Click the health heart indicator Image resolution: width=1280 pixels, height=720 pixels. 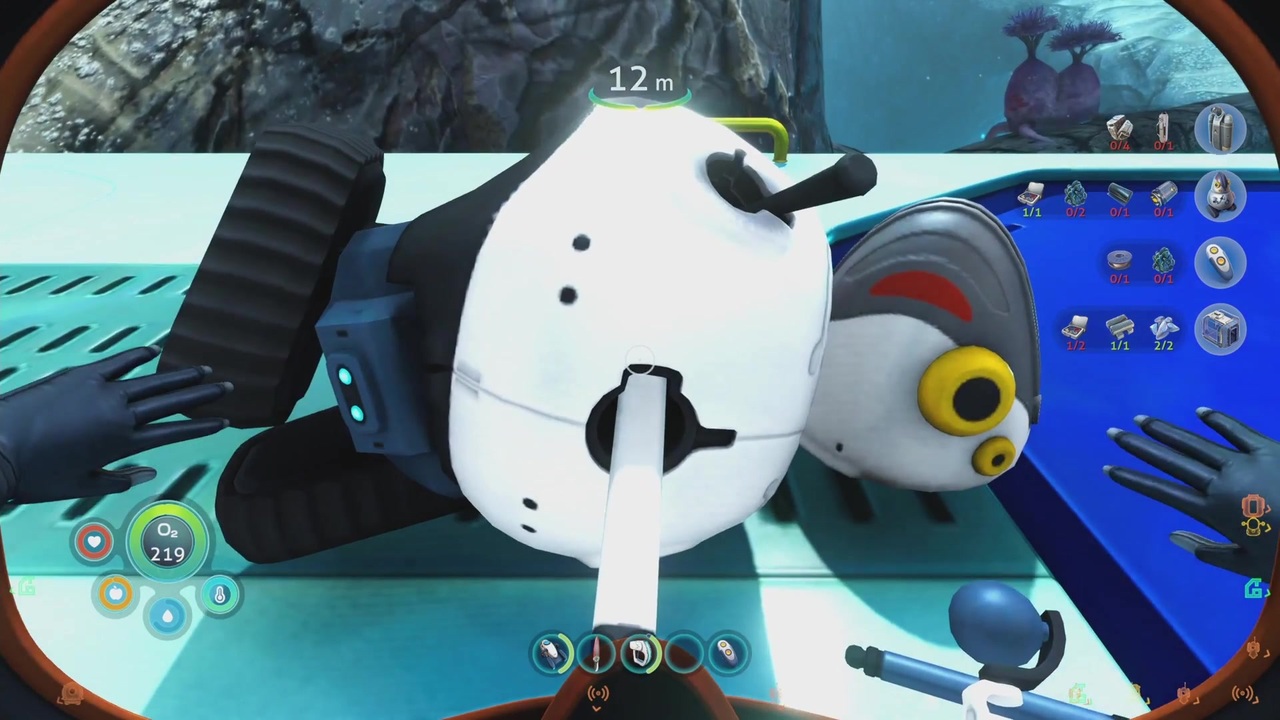point(93,540)
